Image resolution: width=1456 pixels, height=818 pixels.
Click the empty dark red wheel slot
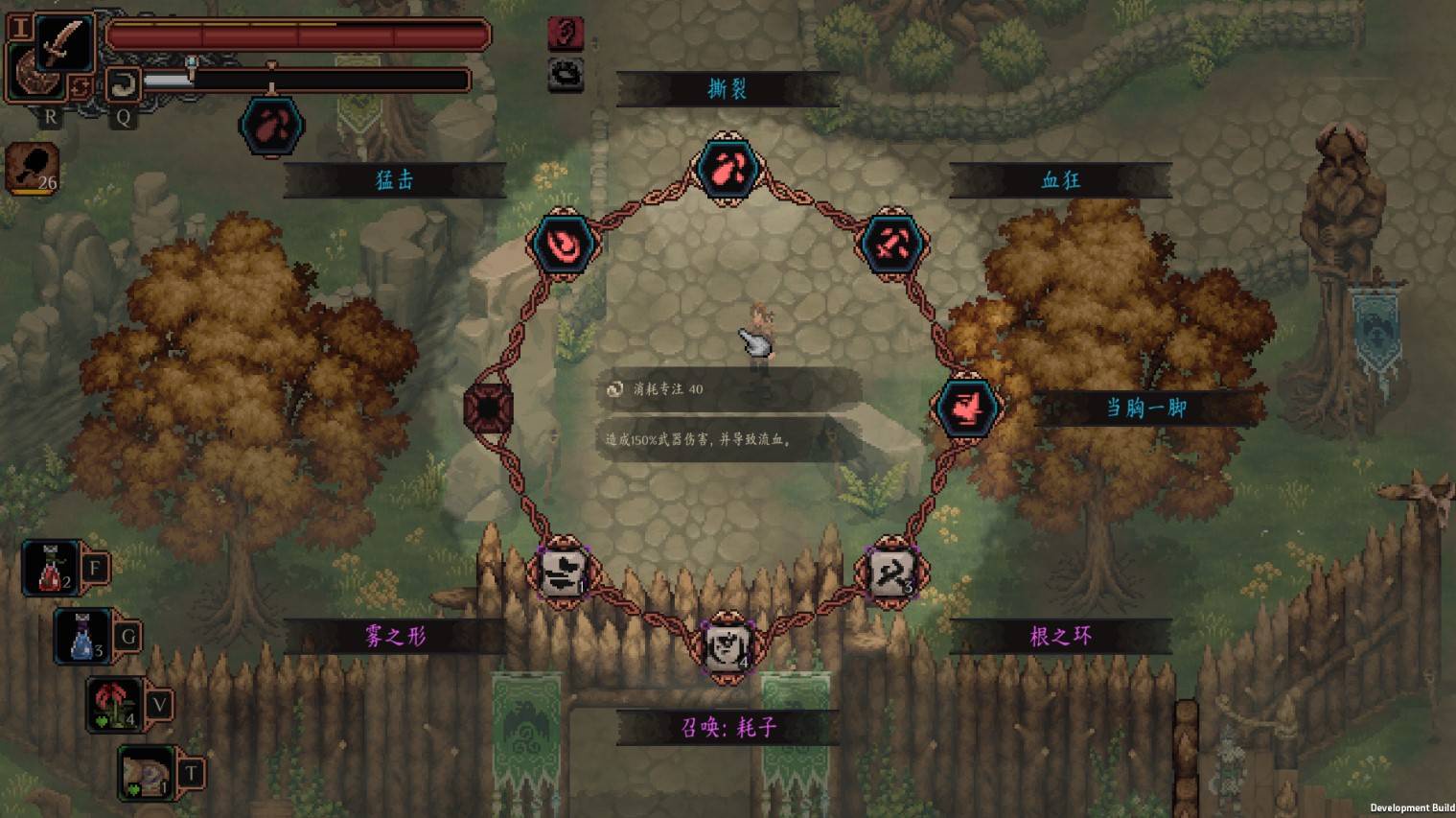[x=488, y=408]
